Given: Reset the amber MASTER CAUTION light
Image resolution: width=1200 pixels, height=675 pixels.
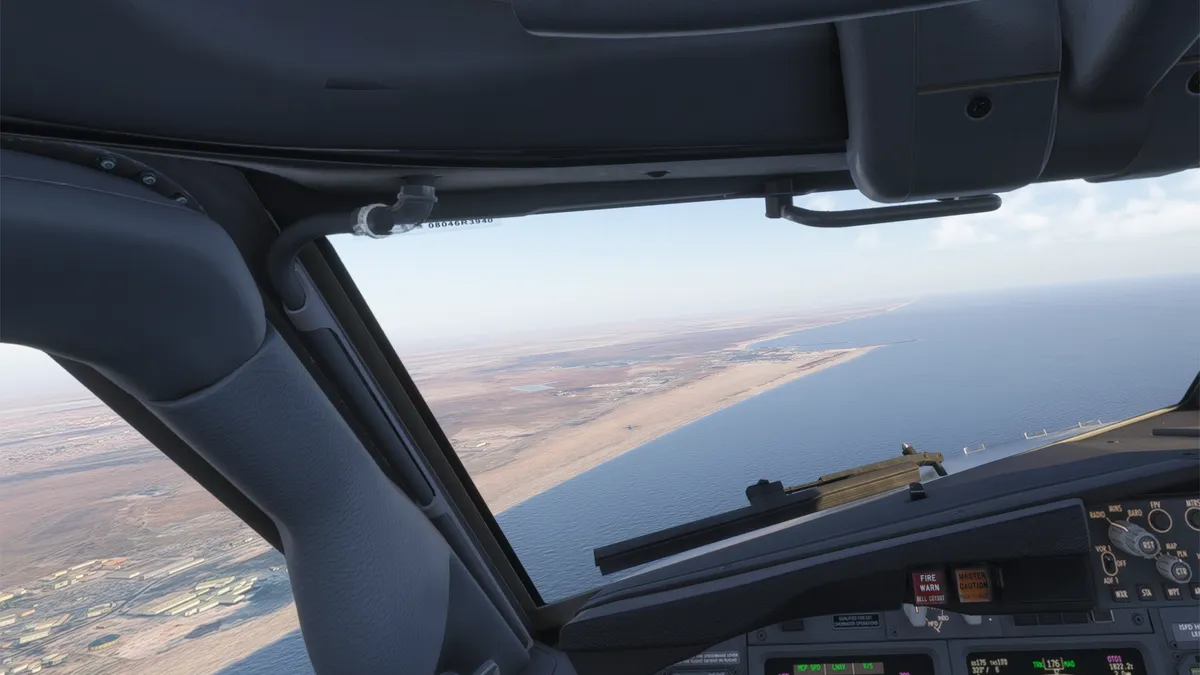Looking at the screenshot, I should coord(972,583).
